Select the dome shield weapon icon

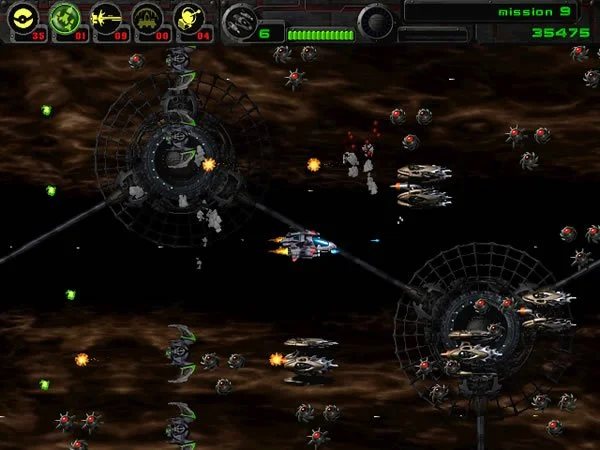(x=148, y=18)
